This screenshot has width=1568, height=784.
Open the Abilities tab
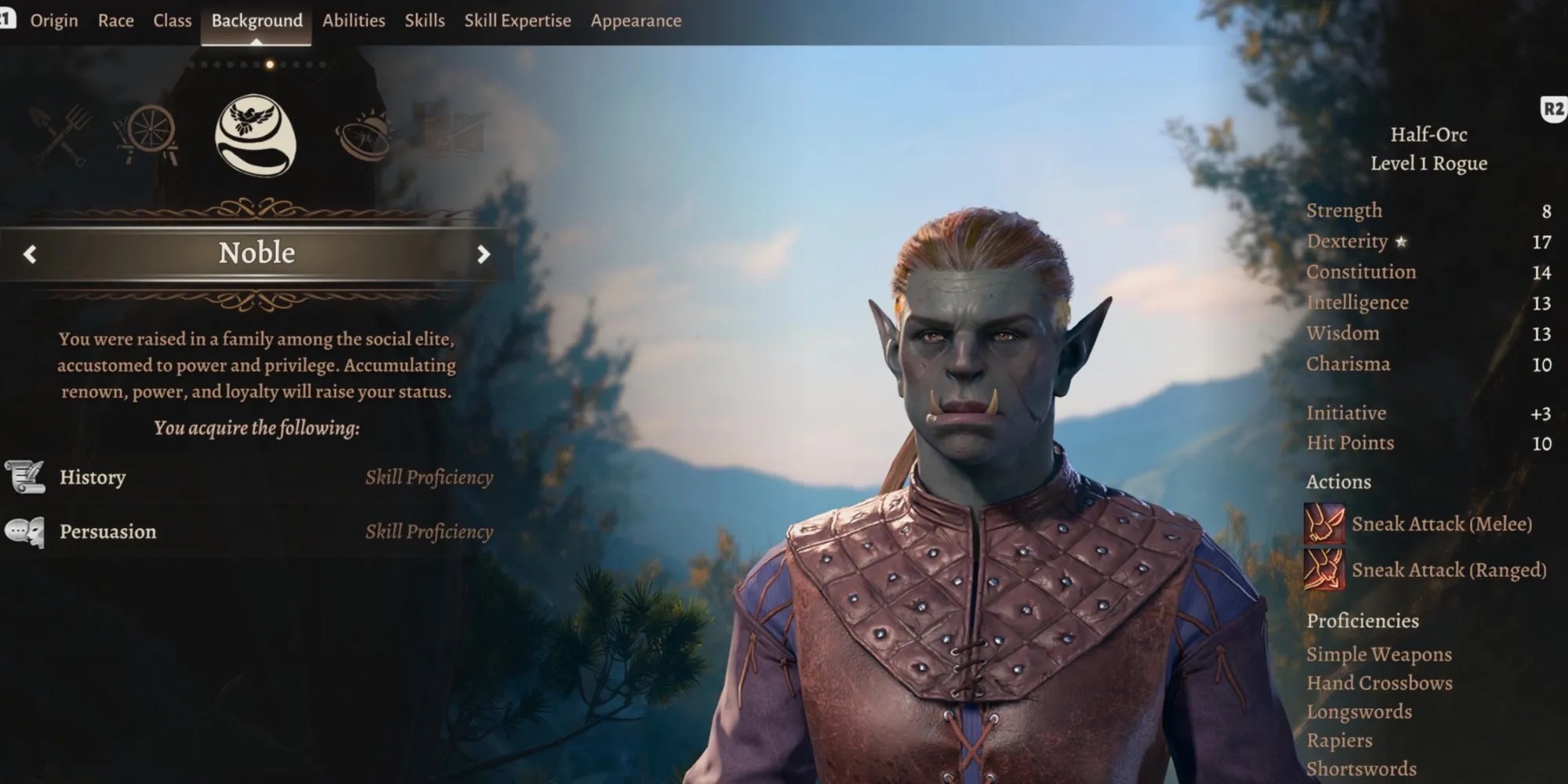coord(354,21)
